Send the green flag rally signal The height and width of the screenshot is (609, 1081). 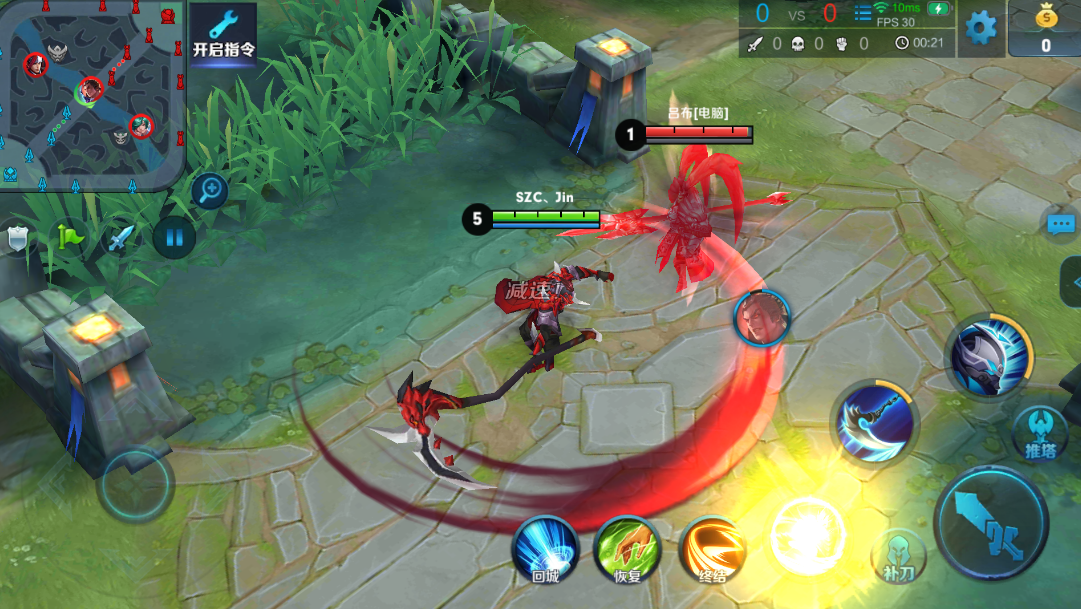[x=70, y=238]
